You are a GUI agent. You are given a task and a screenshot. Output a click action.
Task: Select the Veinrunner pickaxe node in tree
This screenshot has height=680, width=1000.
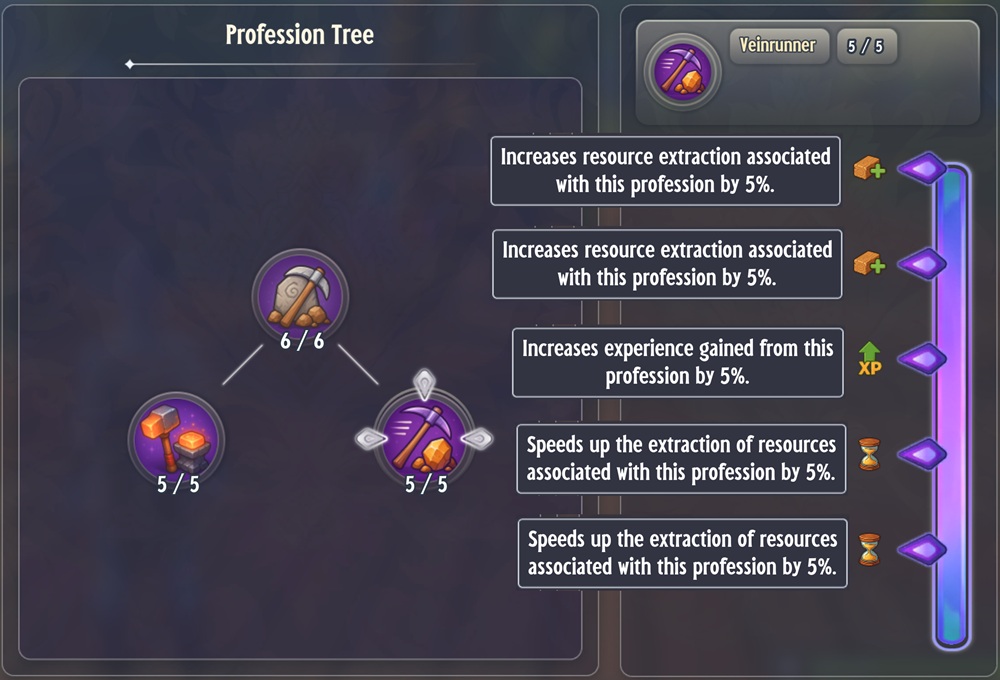click(x=425, y=438)
